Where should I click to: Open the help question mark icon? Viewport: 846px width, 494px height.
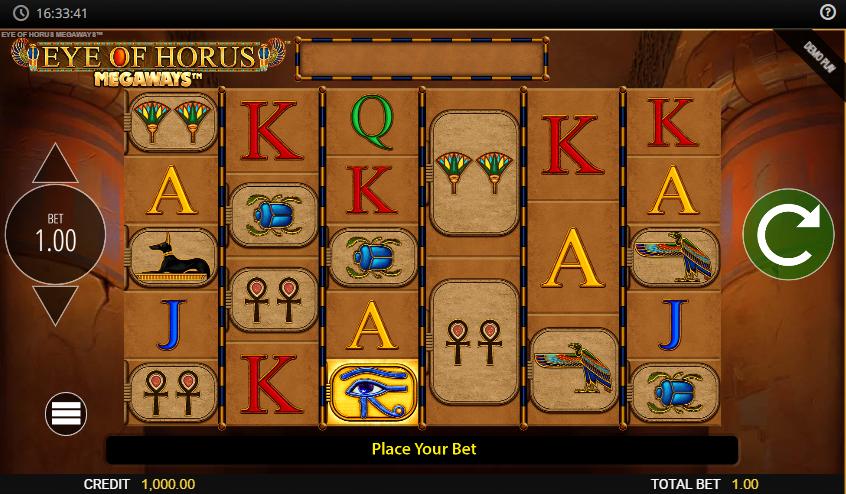(x=827, y=13)
